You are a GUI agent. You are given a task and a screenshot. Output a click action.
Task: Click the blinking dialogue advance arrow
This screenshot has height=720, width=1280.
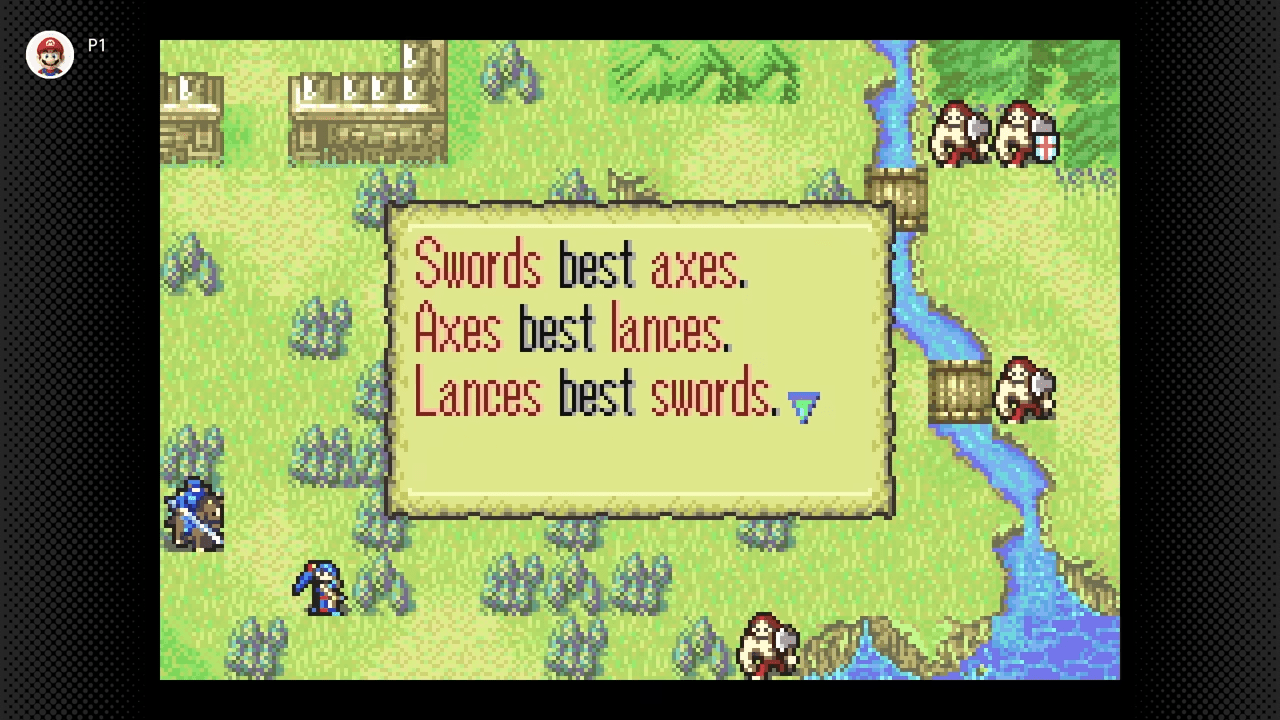coord(806,403)
